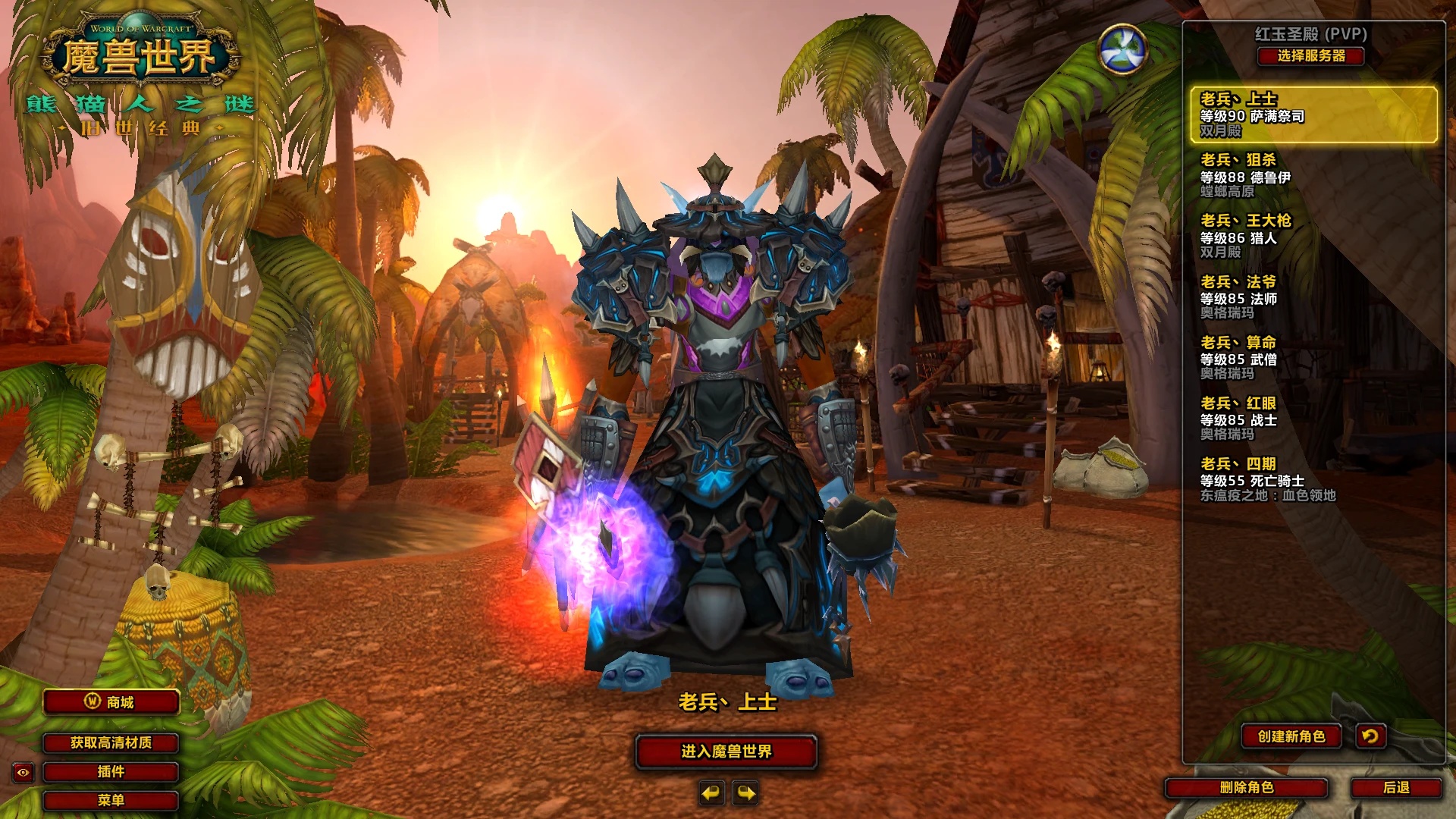Select hunter character 老兵、王大枪
The image size is (1456, 819).
coord(1313,236)
